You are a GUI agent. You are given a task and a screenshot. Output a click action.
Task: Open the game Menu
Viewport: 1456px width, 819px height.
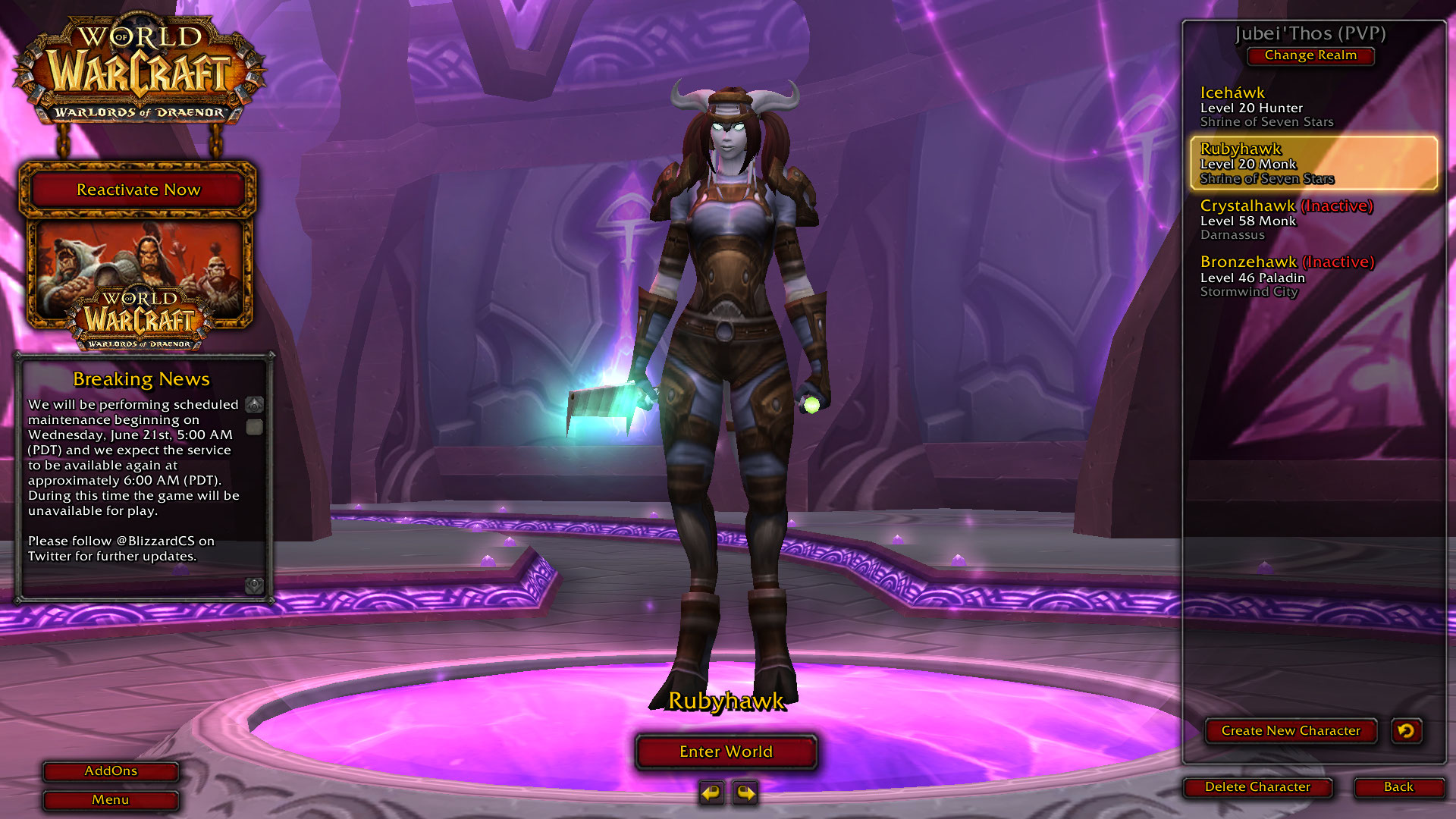111,800
